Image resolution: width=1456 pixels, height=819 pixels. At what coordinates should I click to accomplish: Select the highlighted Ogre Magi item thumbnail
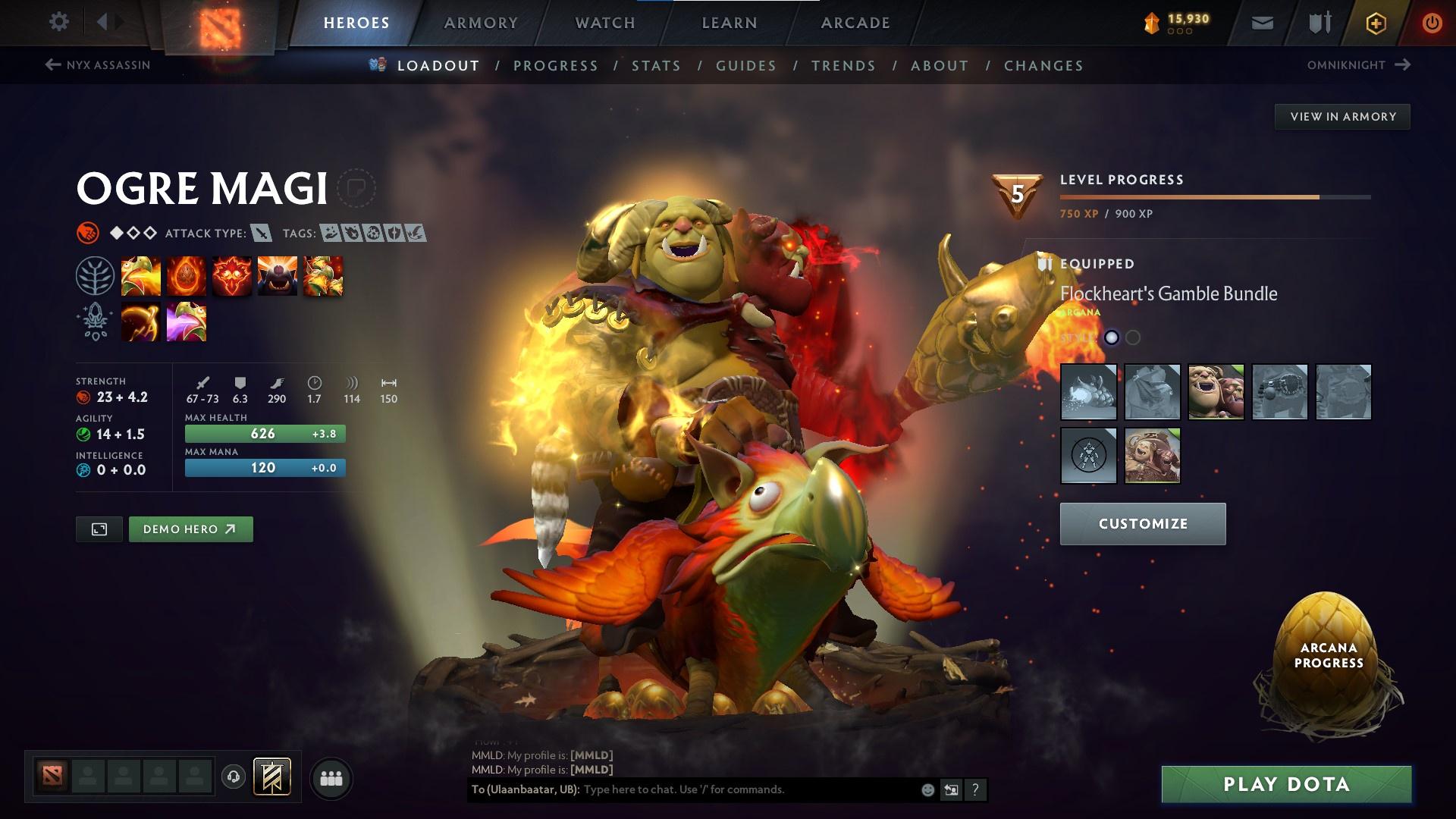point(1217,393)
